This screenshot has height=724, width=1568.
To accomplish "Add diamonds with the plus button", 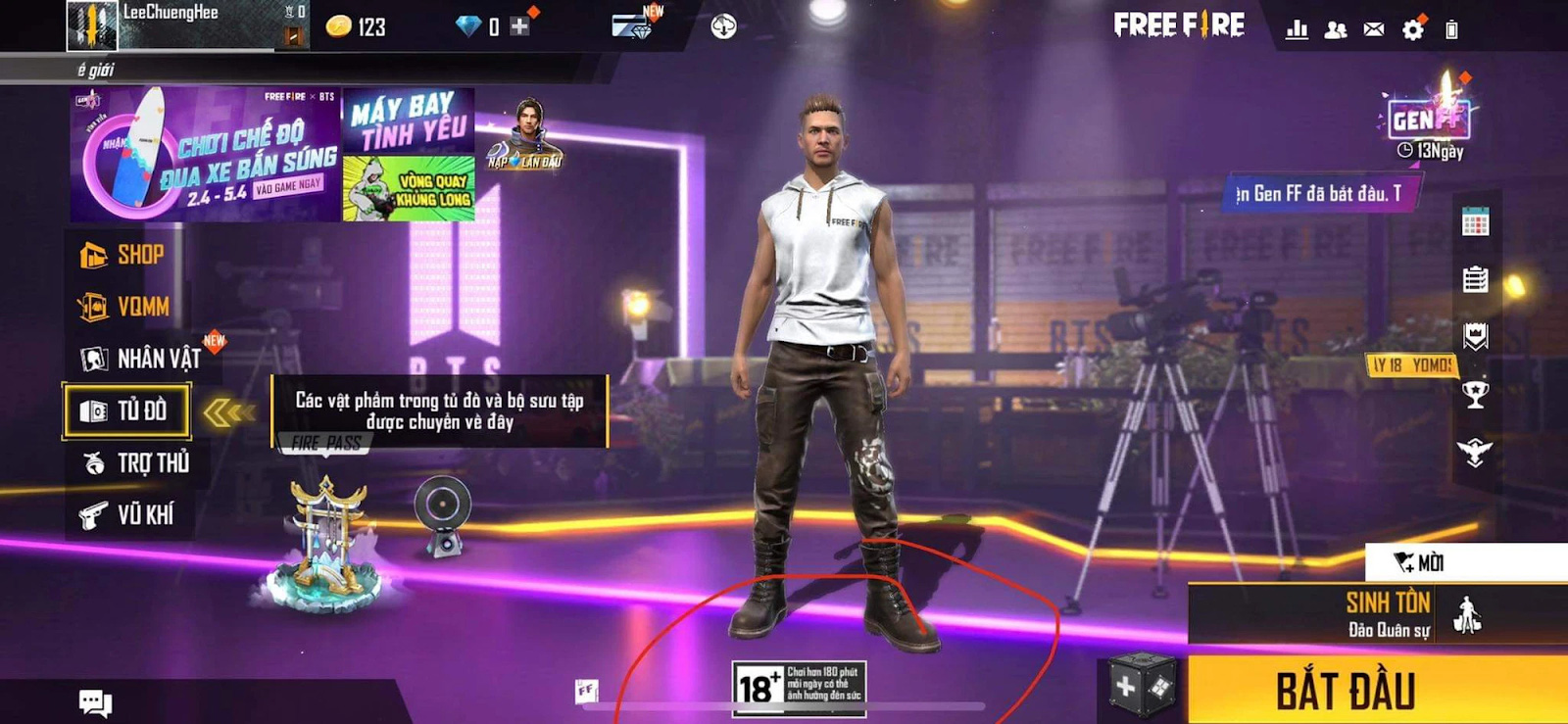I will pos(519,26).
